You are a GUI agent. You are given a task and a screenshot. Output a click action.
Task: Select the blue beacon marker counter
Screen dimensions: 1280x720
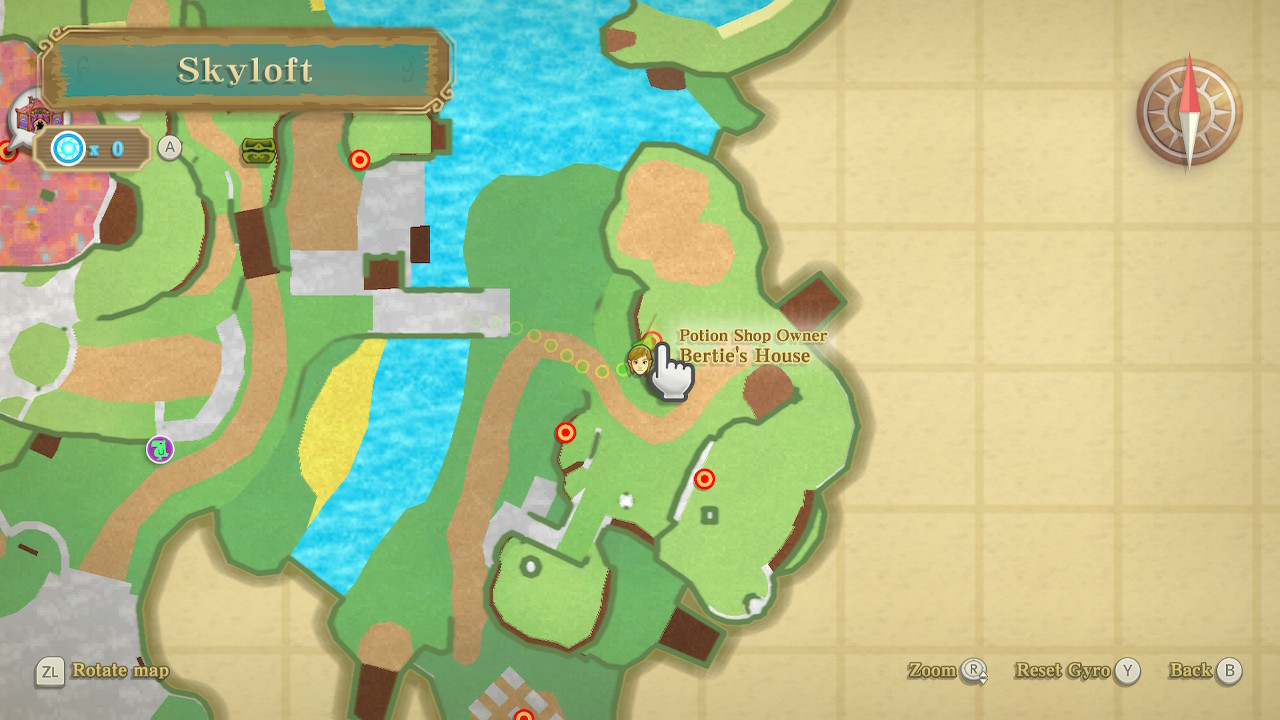click(90, 149)
